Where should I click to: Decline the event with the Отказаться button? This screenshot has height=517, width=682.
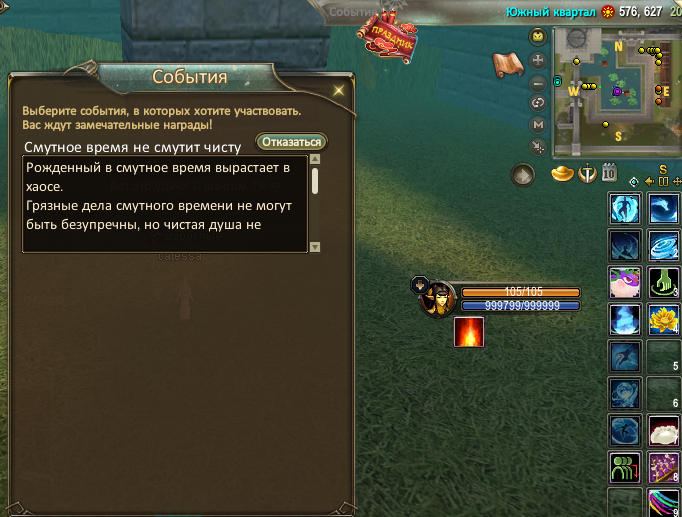(292, 142)
